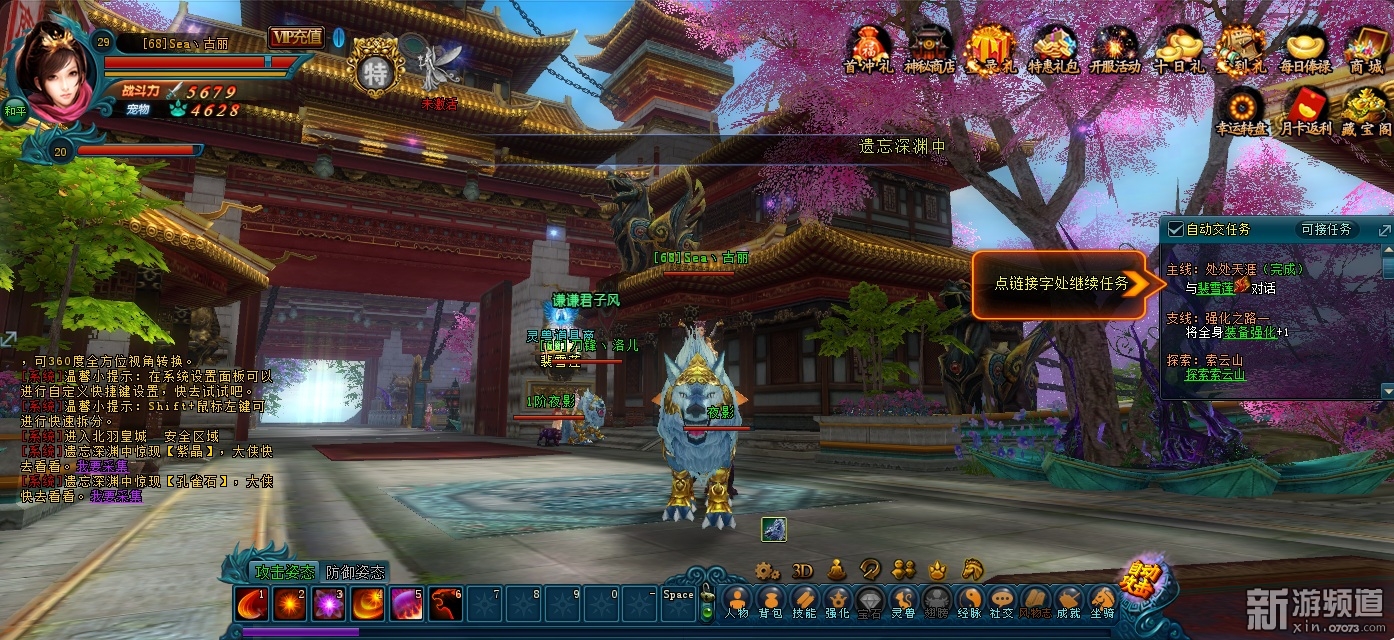Image resolution: width=1394 pixels, height=640 pixels.
Task: Open the gear settings icon
Action: pyautogui.click(x=767, y=571)
